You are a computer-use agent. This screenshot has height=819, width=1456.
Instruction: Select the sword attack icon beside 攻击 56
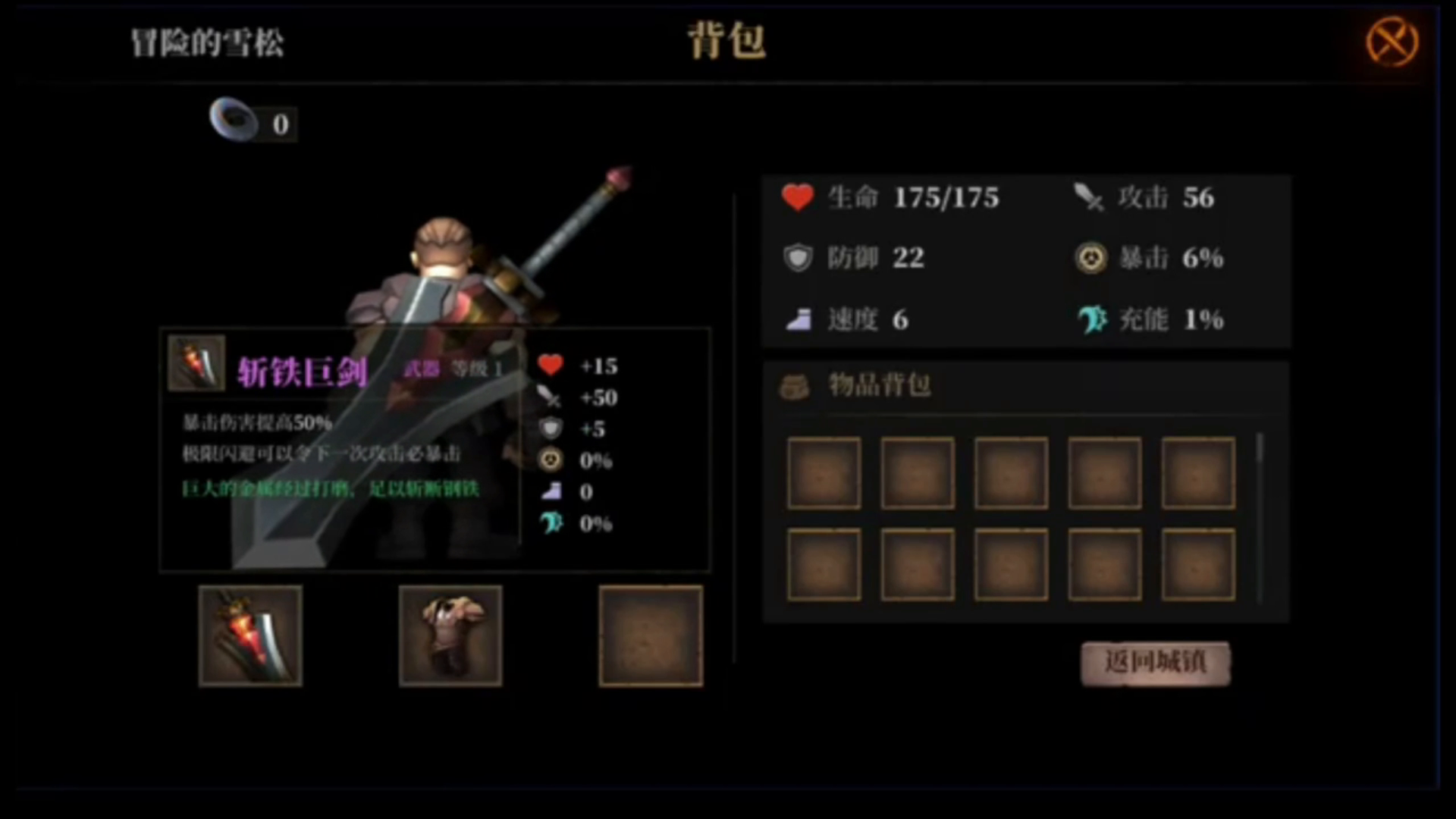(x=1088, y=197)
